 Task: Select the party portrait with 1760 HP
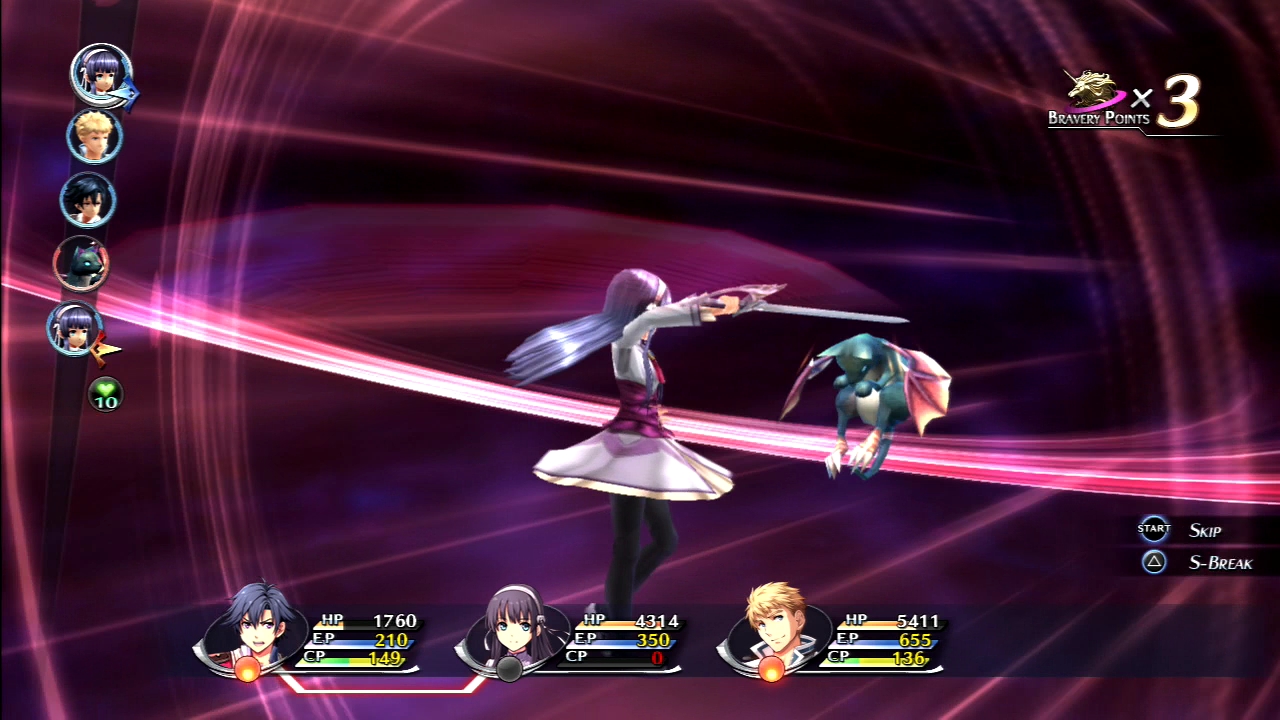click(257, 628)
